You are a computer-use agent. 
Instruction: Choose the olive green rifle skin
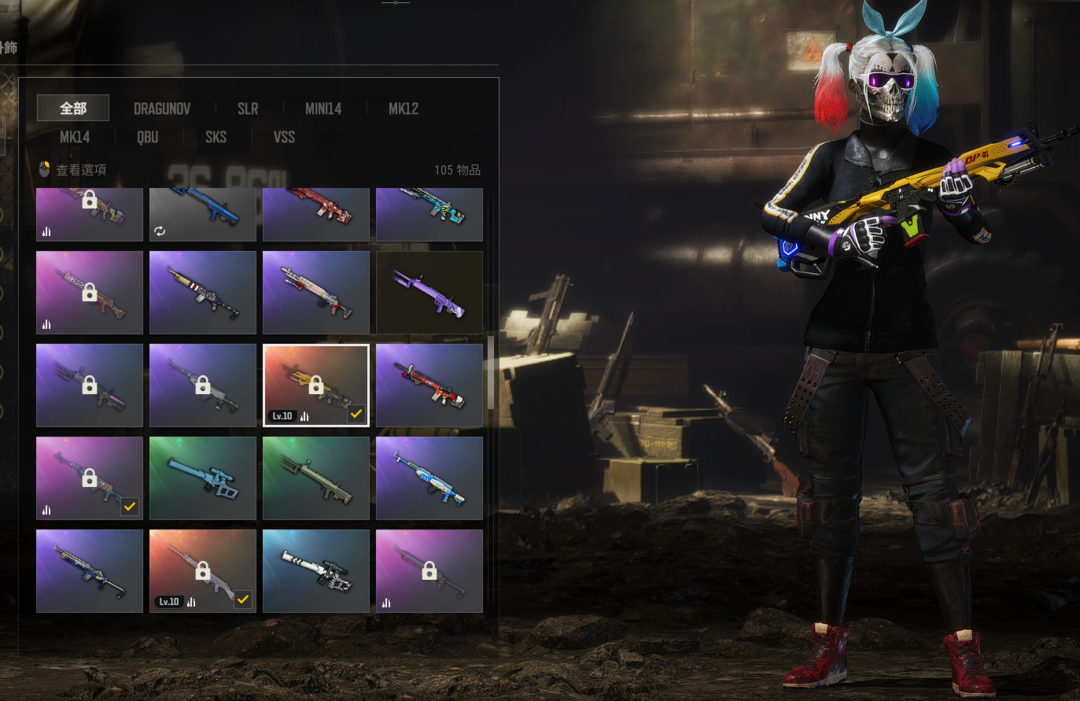click(x=316, y=478)
